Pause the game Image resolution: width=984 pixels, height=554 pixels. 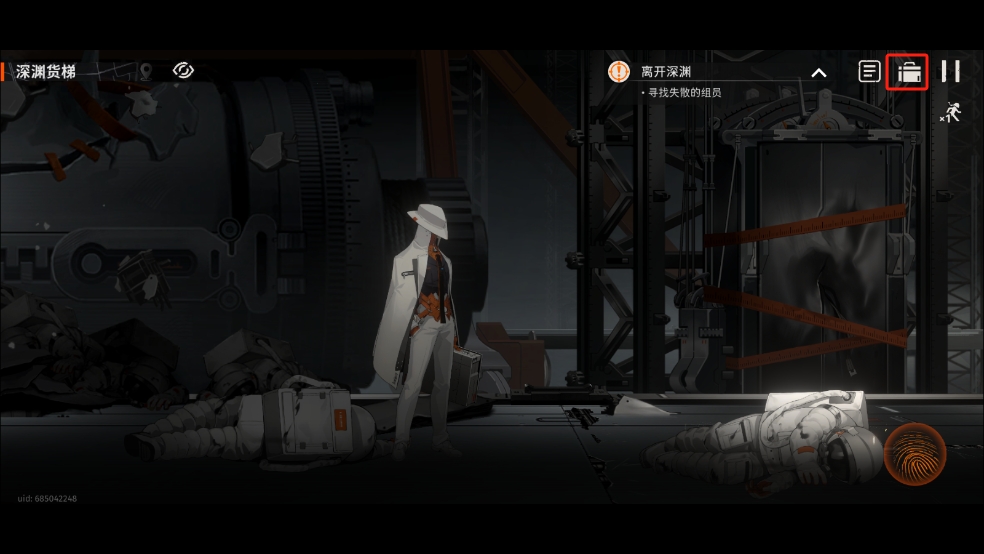point(950,71)
